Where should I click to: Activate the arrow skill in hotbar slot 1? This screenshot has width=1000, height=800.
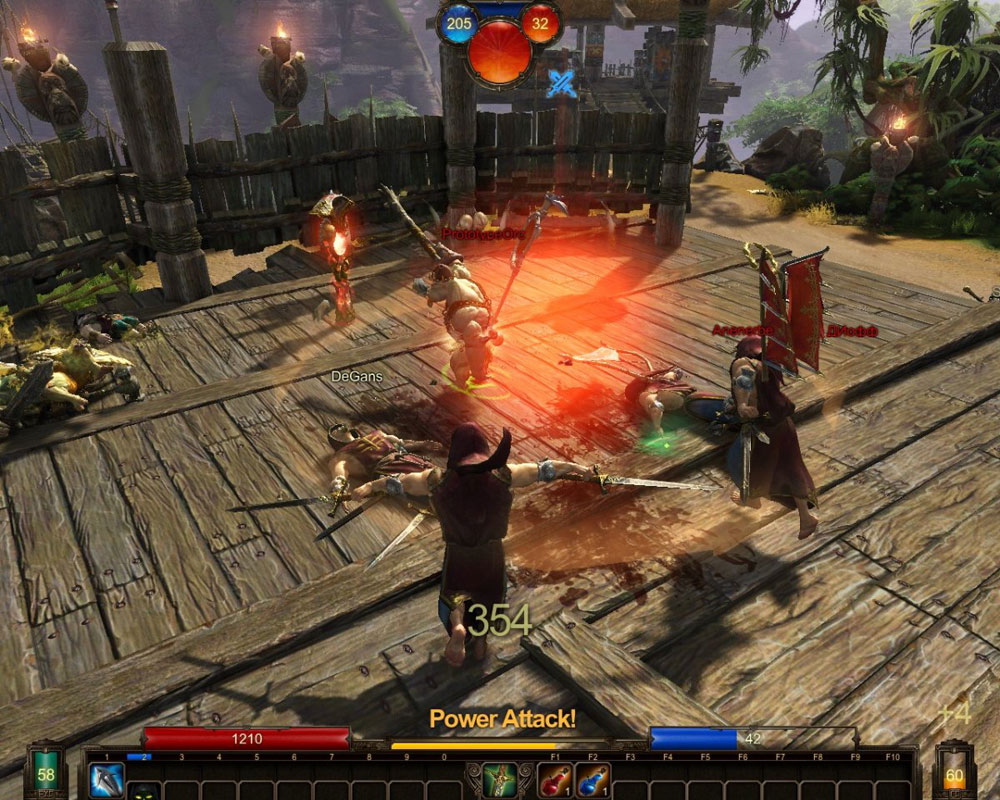pos(106,779)
